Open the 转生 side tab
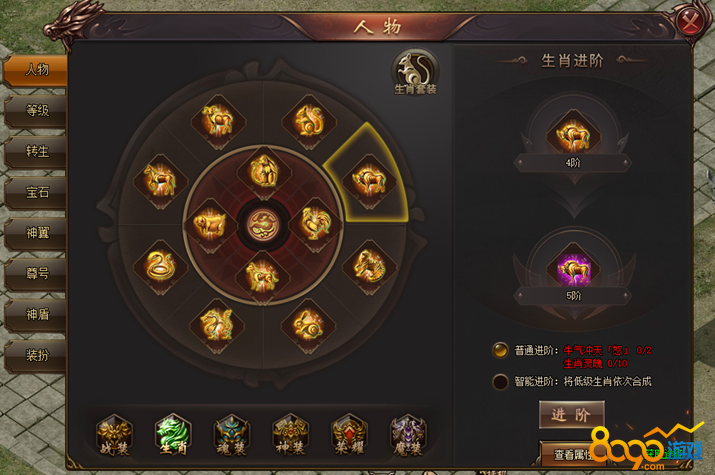Screen dimensions: 715x475 [38, 152]
